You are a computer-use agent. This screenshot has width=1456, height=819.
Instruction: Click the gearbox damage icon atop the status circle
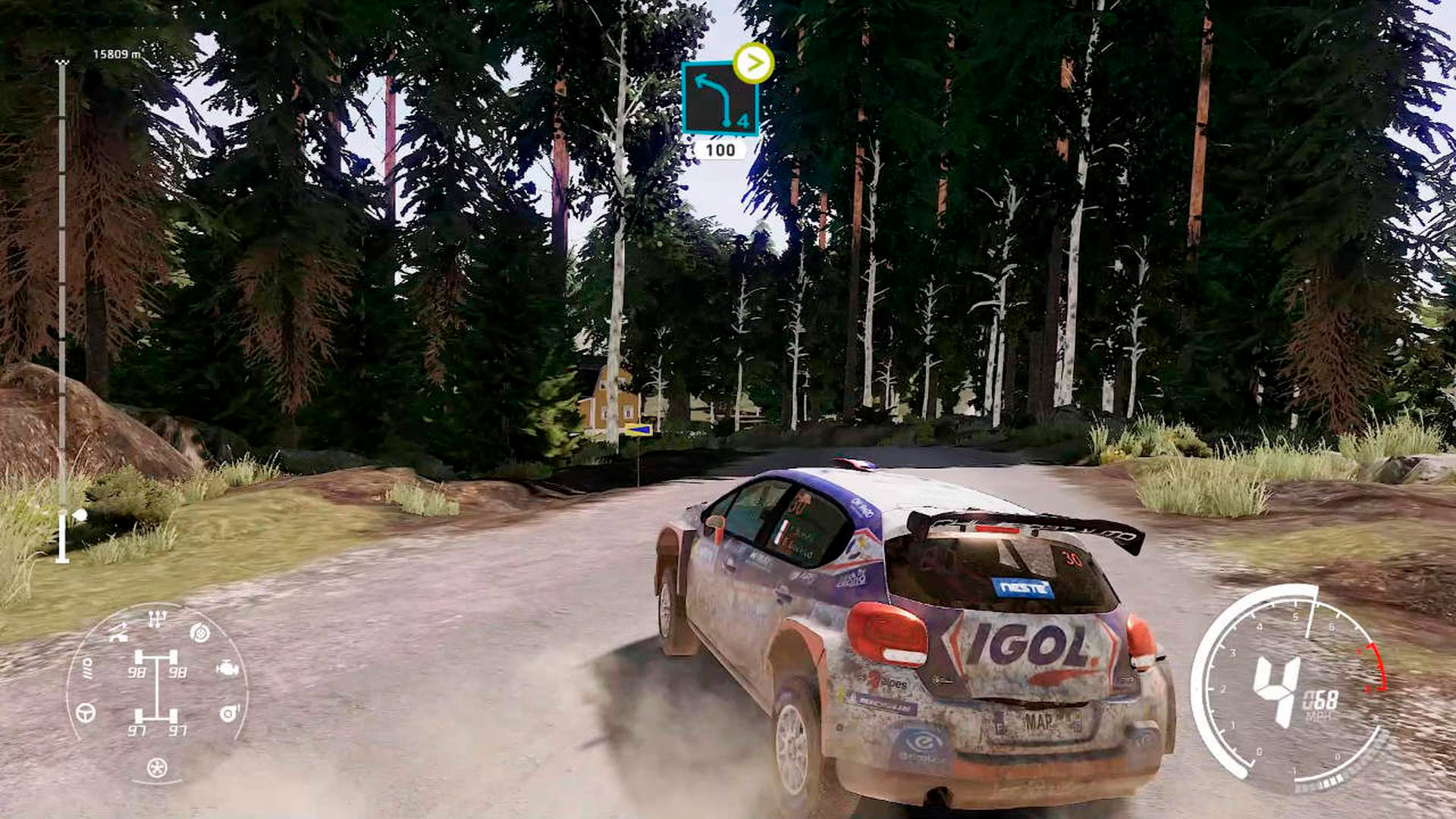click(x=156, y=617)
